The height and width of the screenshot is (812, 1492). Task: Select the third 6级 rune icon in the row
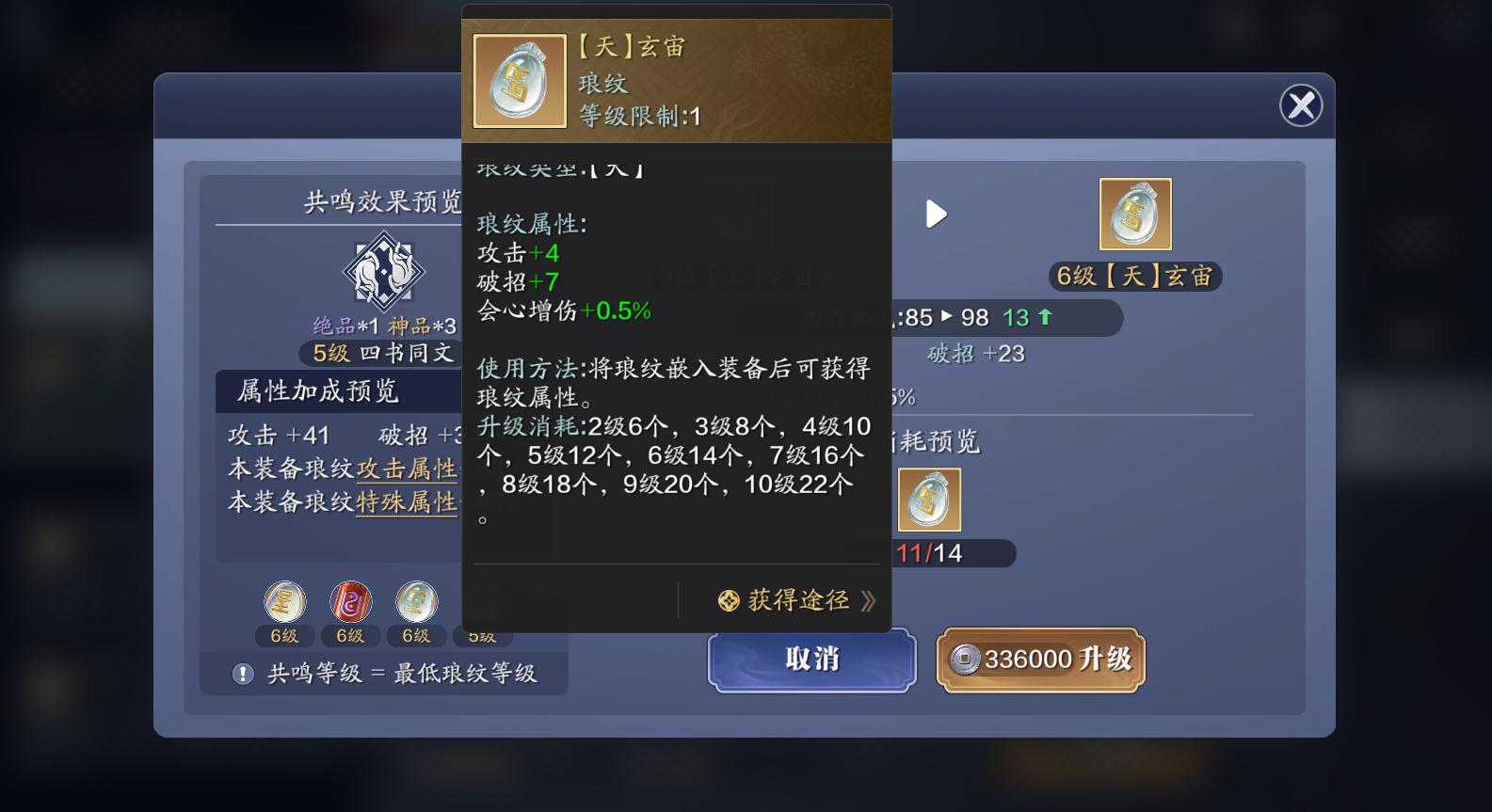[416, 602]
